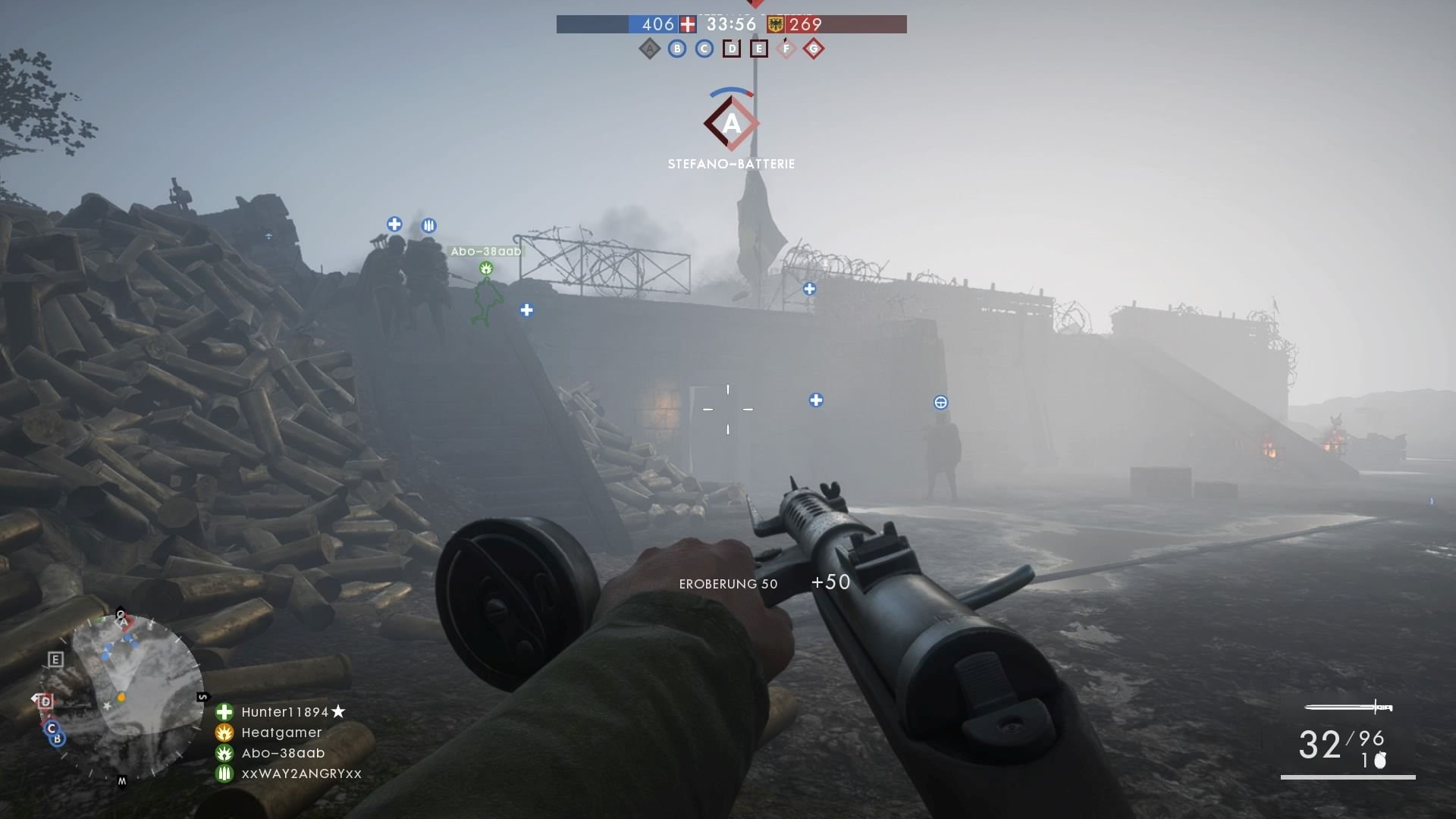The image size is (1456, 819).
Task: Click the match timer showing 33:56
Action: (x=730, y=24)
